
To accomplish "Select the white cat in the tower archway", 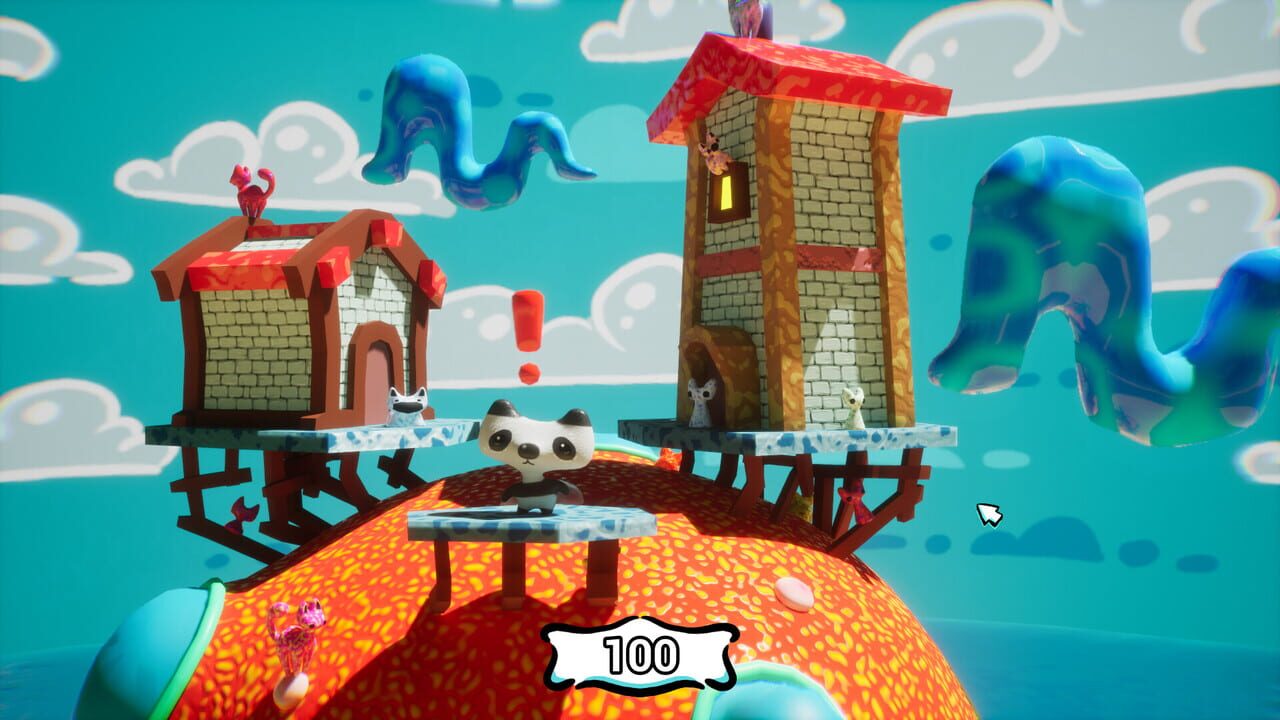I will [x=703, y=400].
